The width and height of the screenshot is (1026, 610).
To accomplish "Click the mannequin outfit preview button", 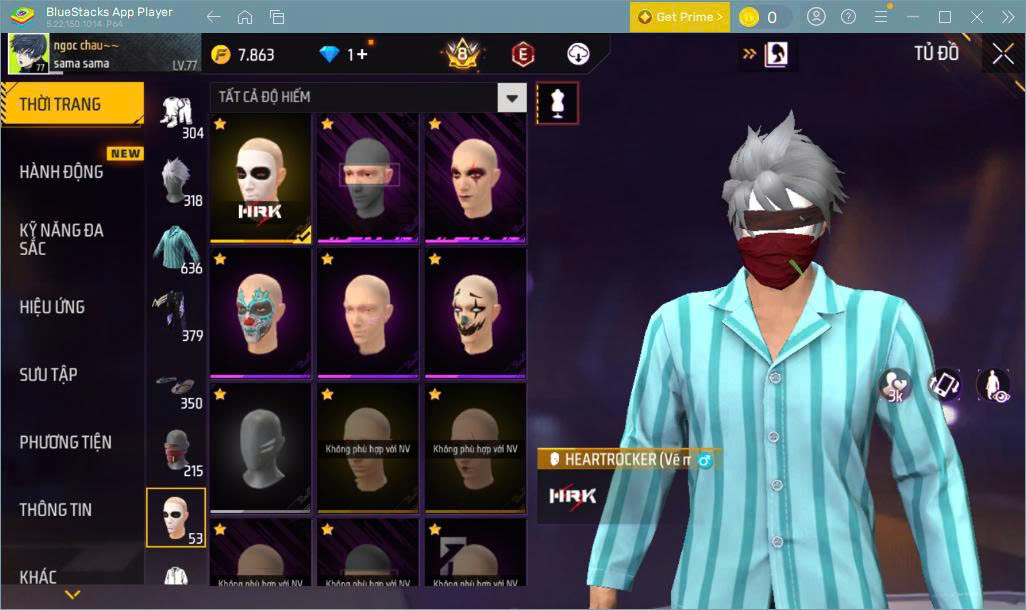I will pos(558,102).
